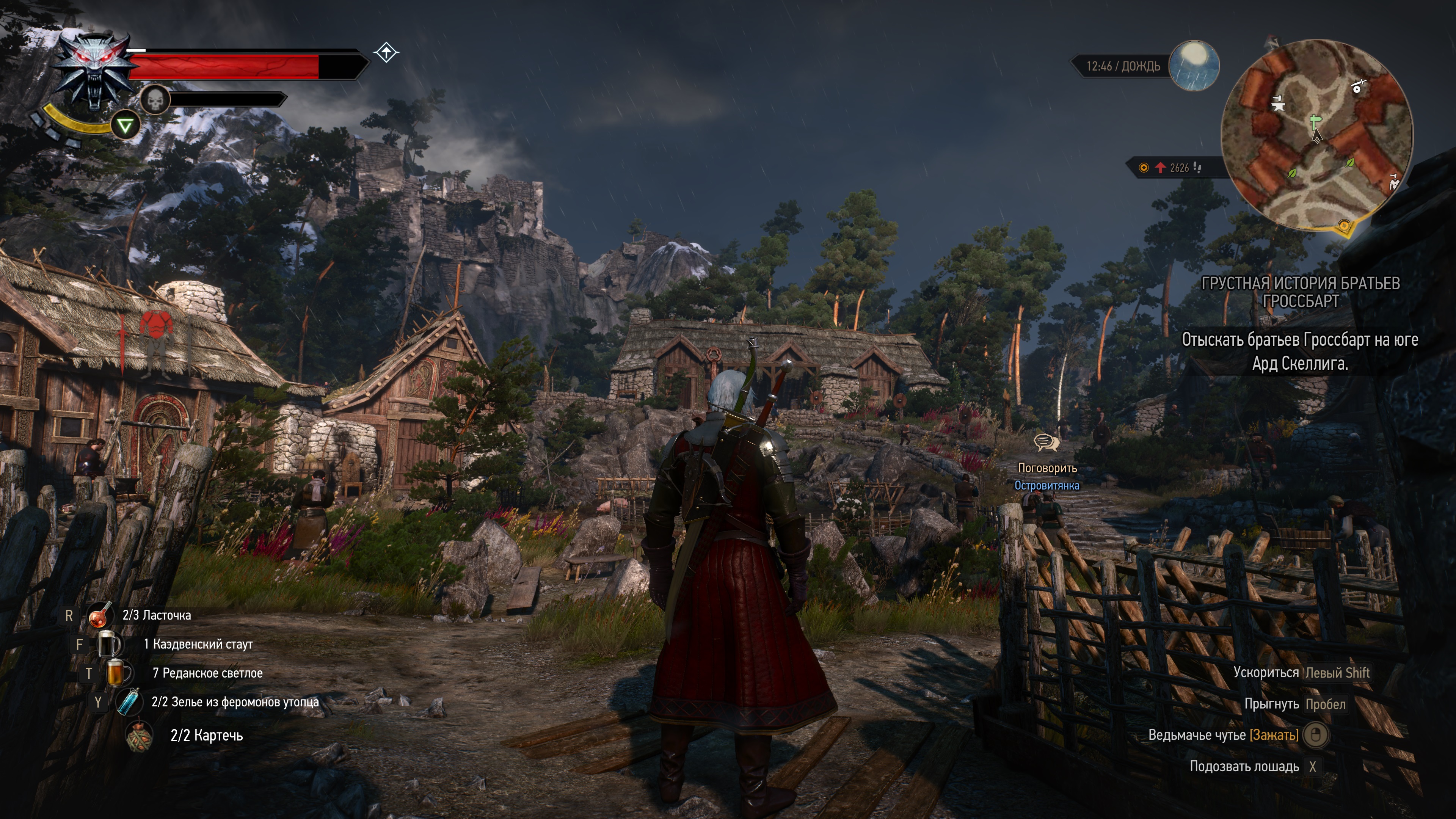Click the rainy weather moon icon
Viewport: 1456px width, 819px height.
click(1193, 65)
